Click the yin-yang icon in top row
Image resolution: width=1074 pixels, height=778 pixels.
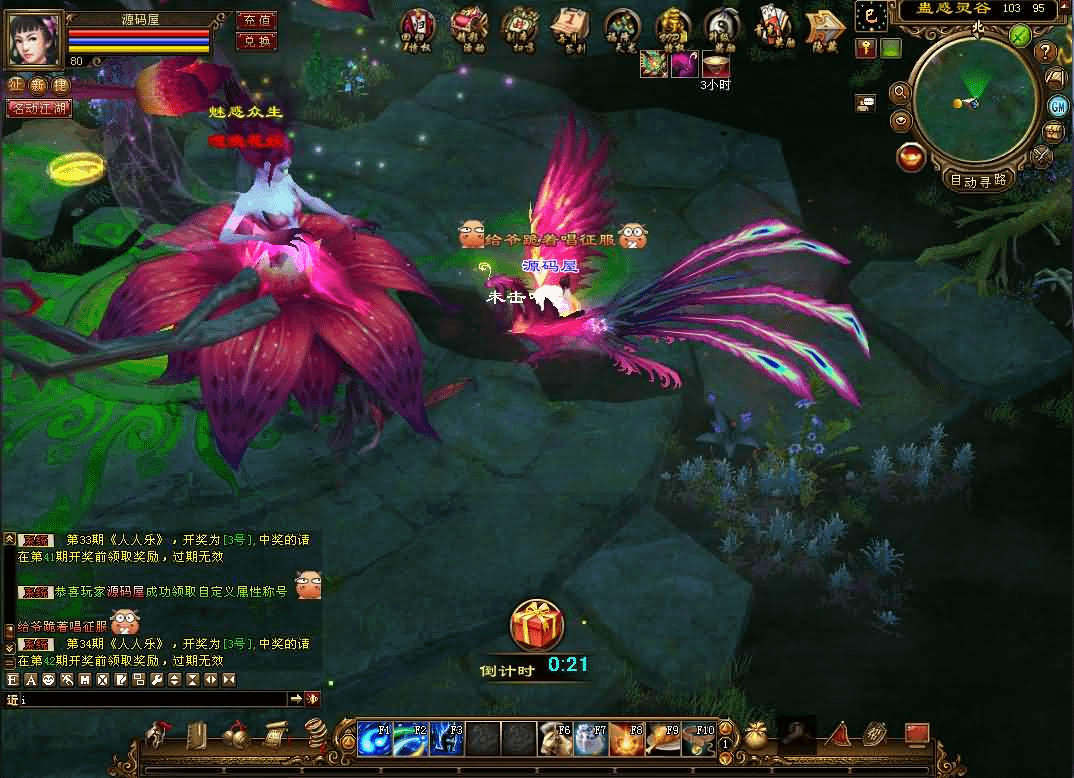722,27
